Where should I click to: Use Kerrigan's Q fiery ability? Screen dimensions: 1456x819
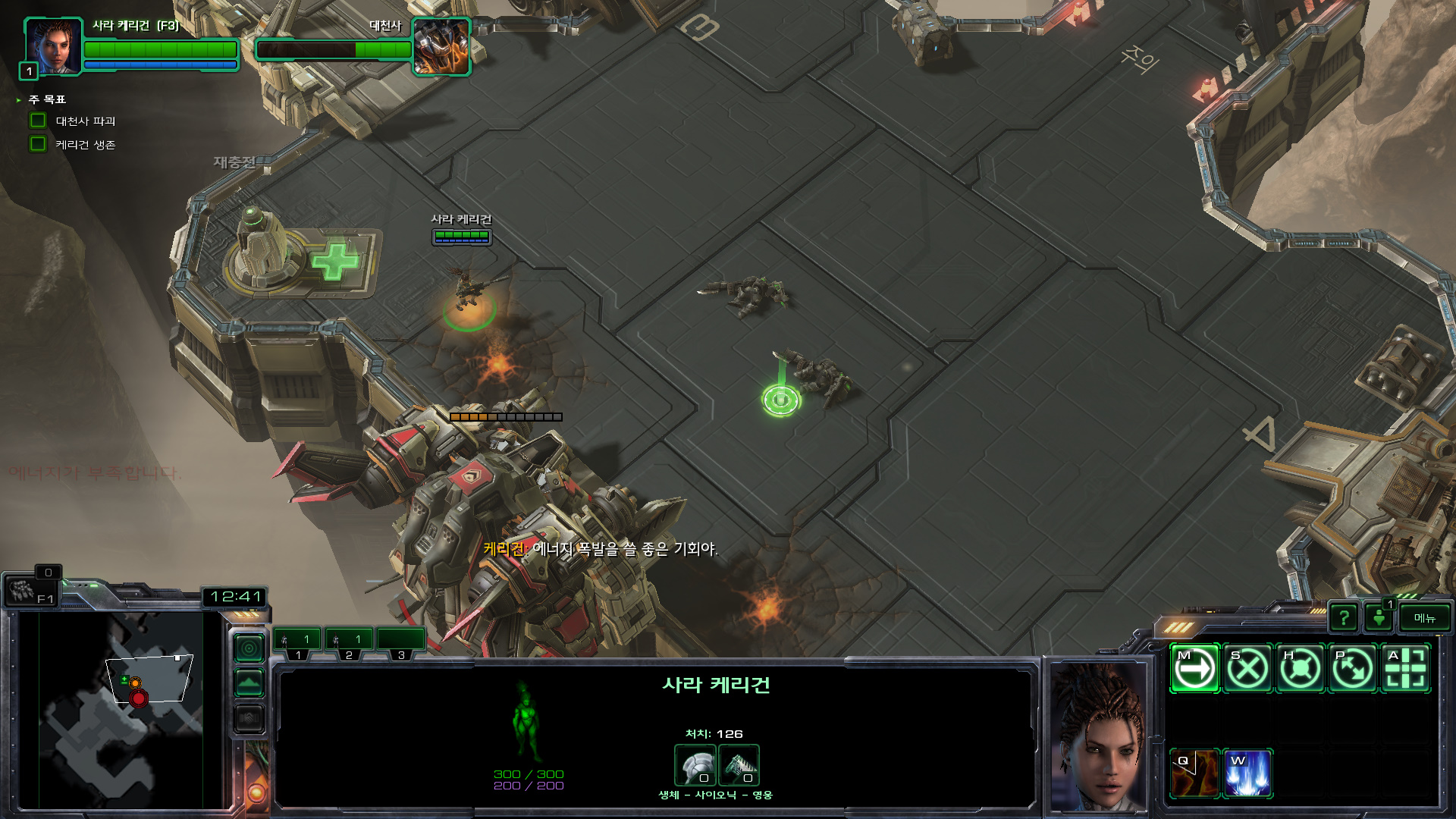tap(1194, 773)
